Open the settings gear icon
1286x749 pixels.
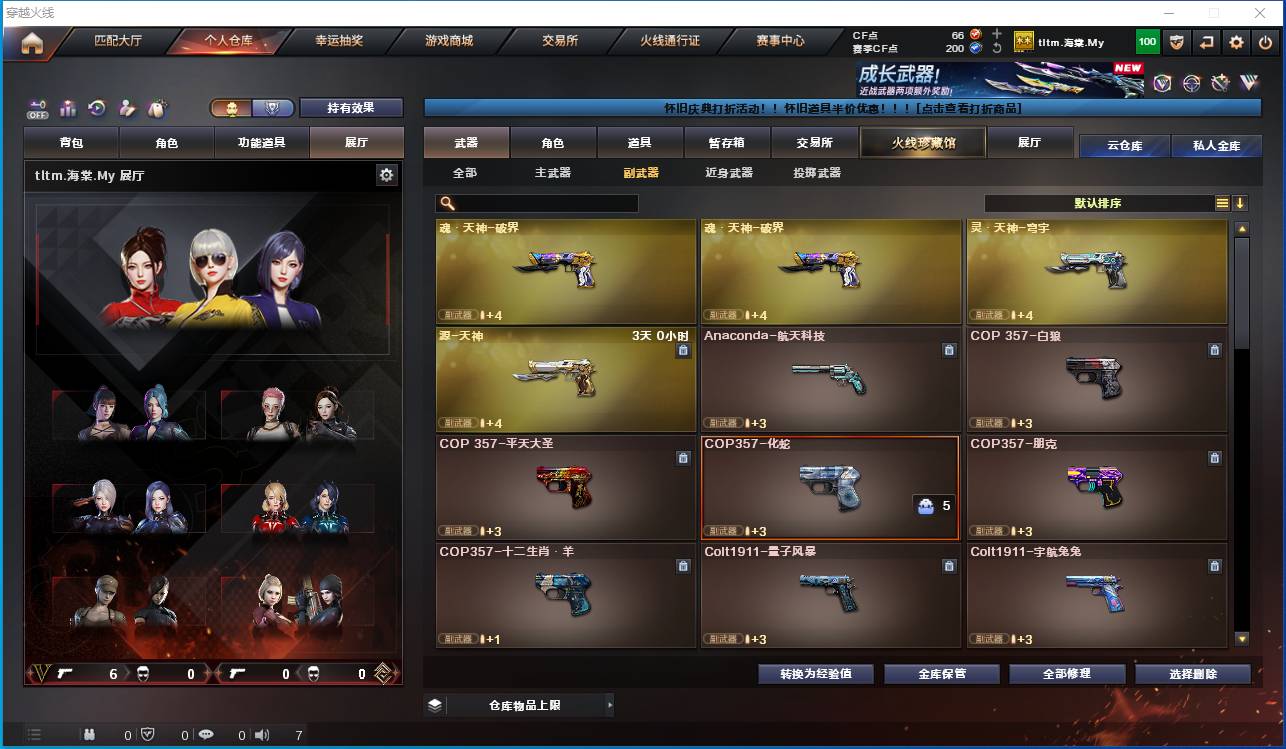[x=1237, y=42]
